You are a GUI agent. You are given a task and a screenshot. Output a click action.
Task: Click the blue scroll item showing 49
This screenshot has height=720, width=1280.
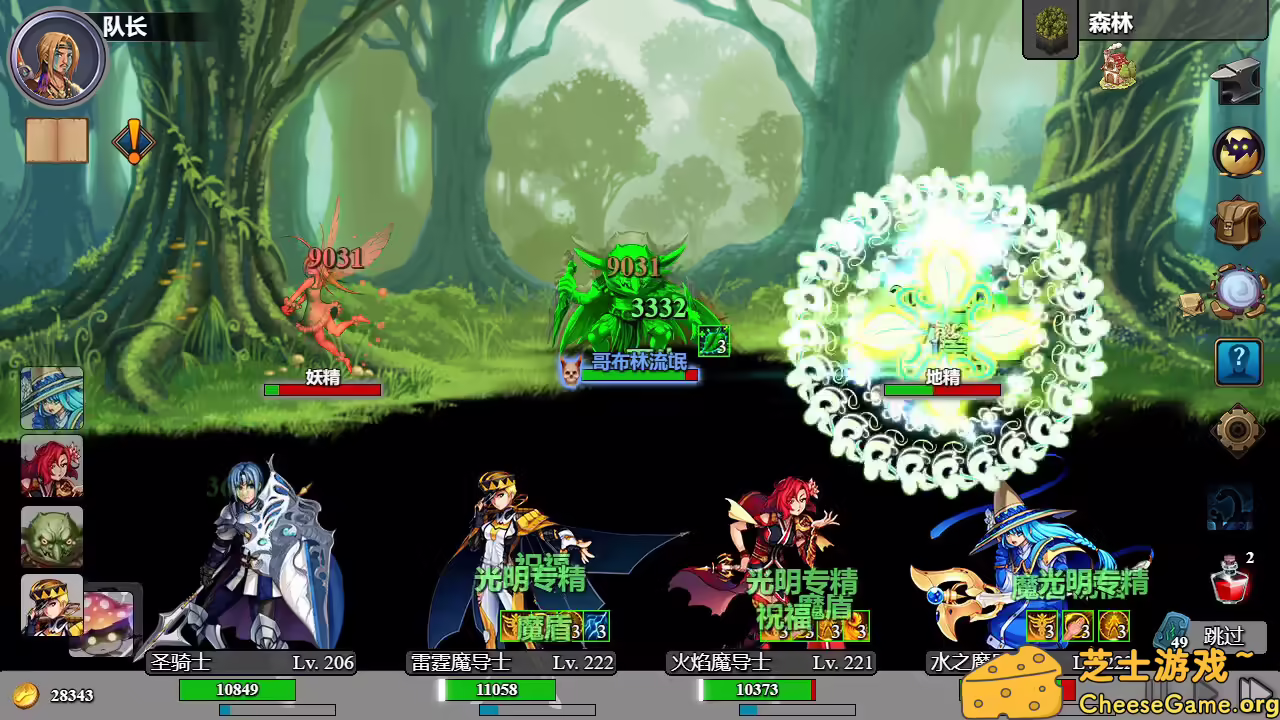[x=1171, y=630]
